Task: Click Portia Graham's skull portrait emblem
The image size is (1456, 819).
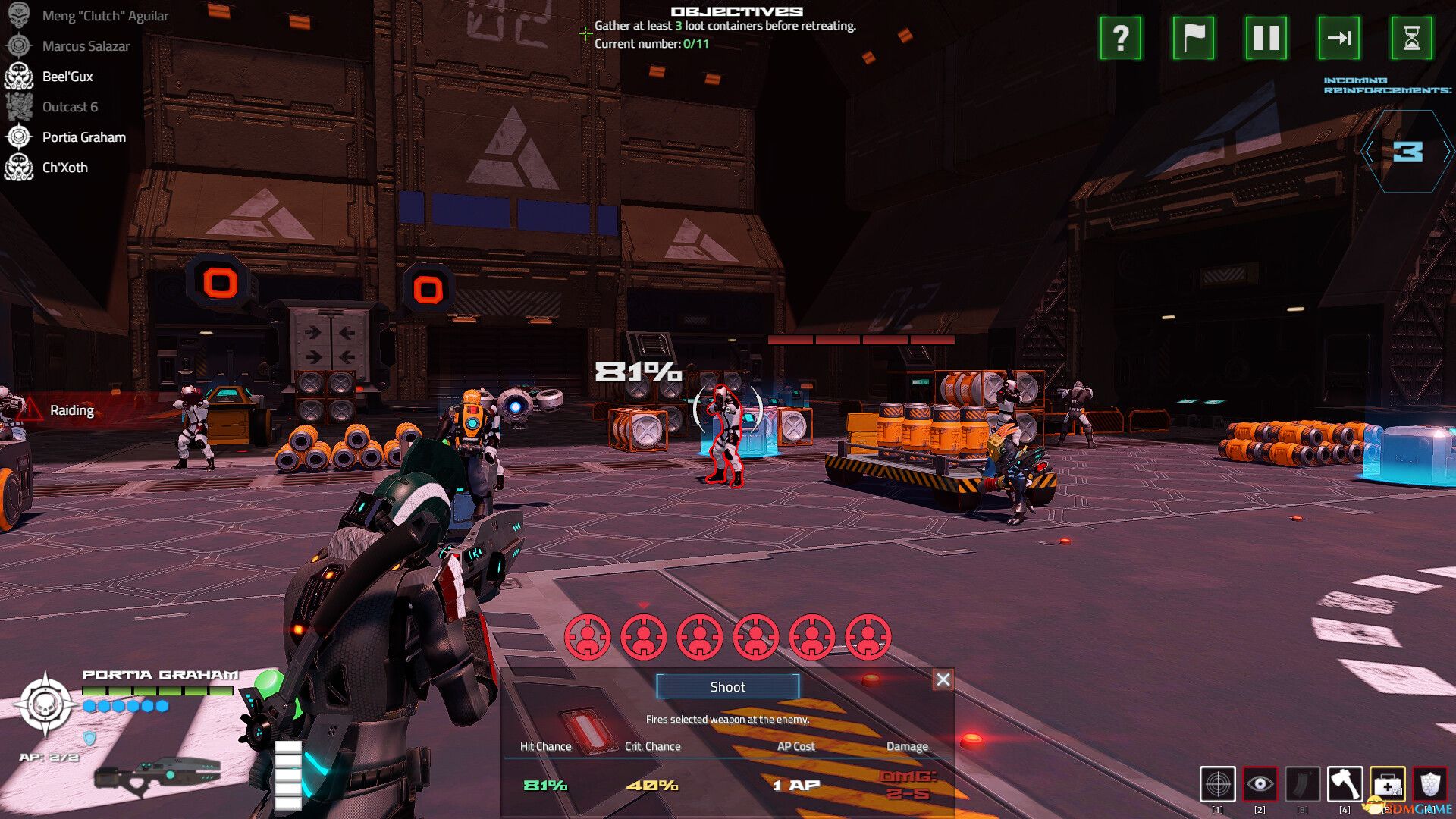Action: (x=45, y=705)
